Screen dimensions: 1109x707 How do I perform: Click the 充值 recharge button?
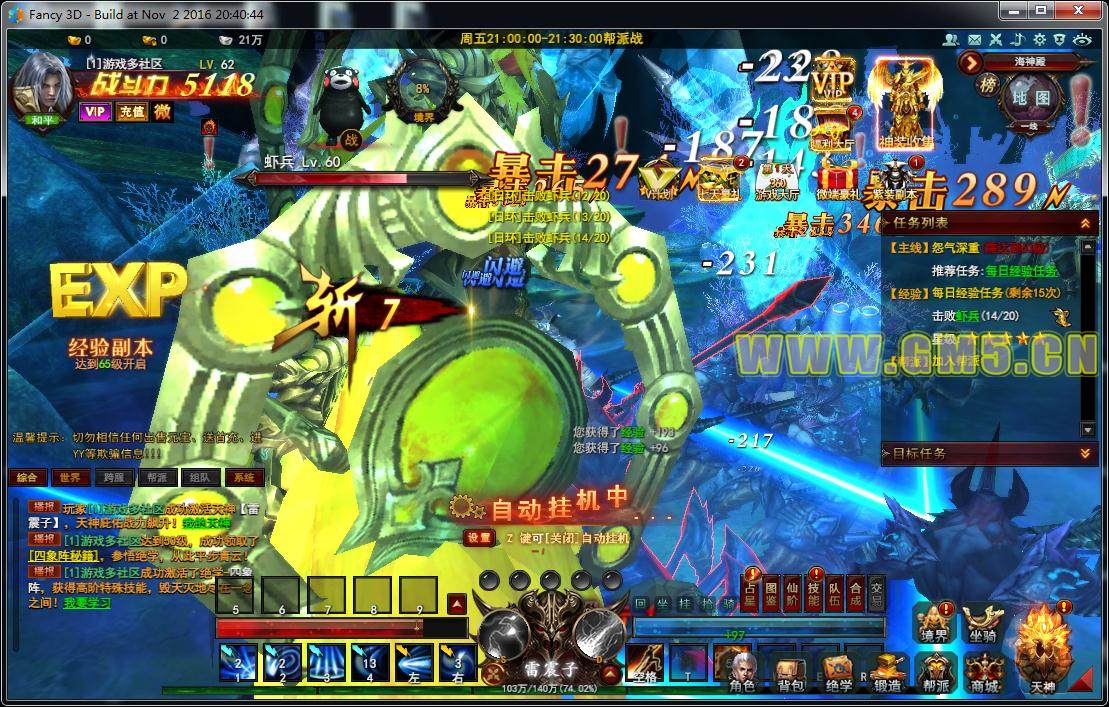(x=131, y=112)
